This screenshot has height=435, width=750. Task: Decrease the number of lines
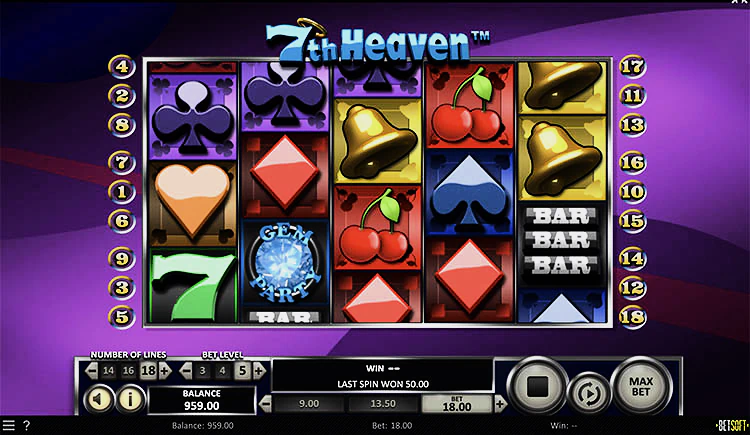[x=89, y=370]
